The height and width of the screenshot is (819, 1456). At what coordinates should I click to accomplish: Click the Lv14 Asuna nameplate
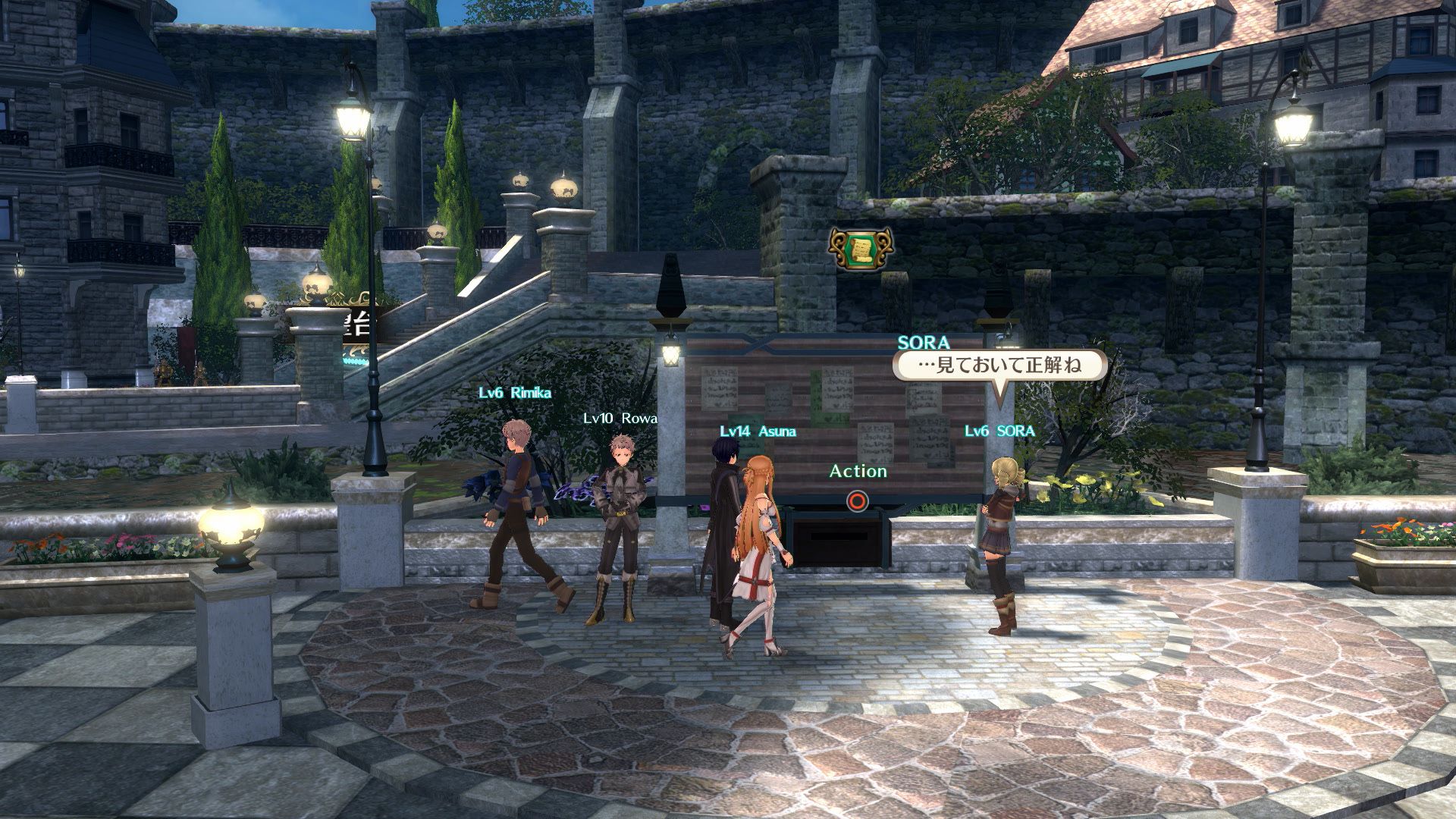pos(758,431)
